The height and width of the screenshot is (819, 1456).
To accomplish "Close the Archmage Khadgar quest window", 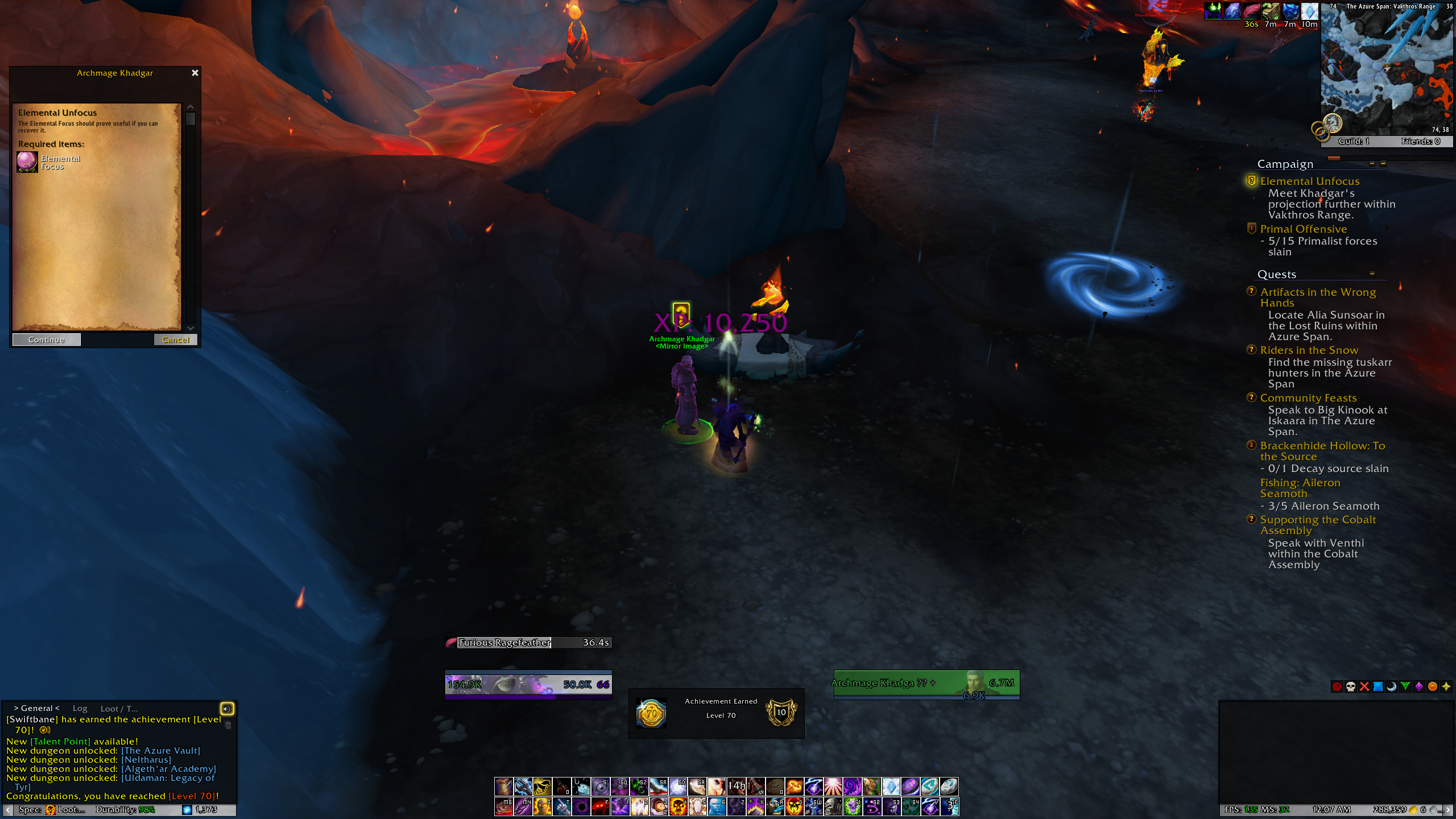I will (195, 73).
